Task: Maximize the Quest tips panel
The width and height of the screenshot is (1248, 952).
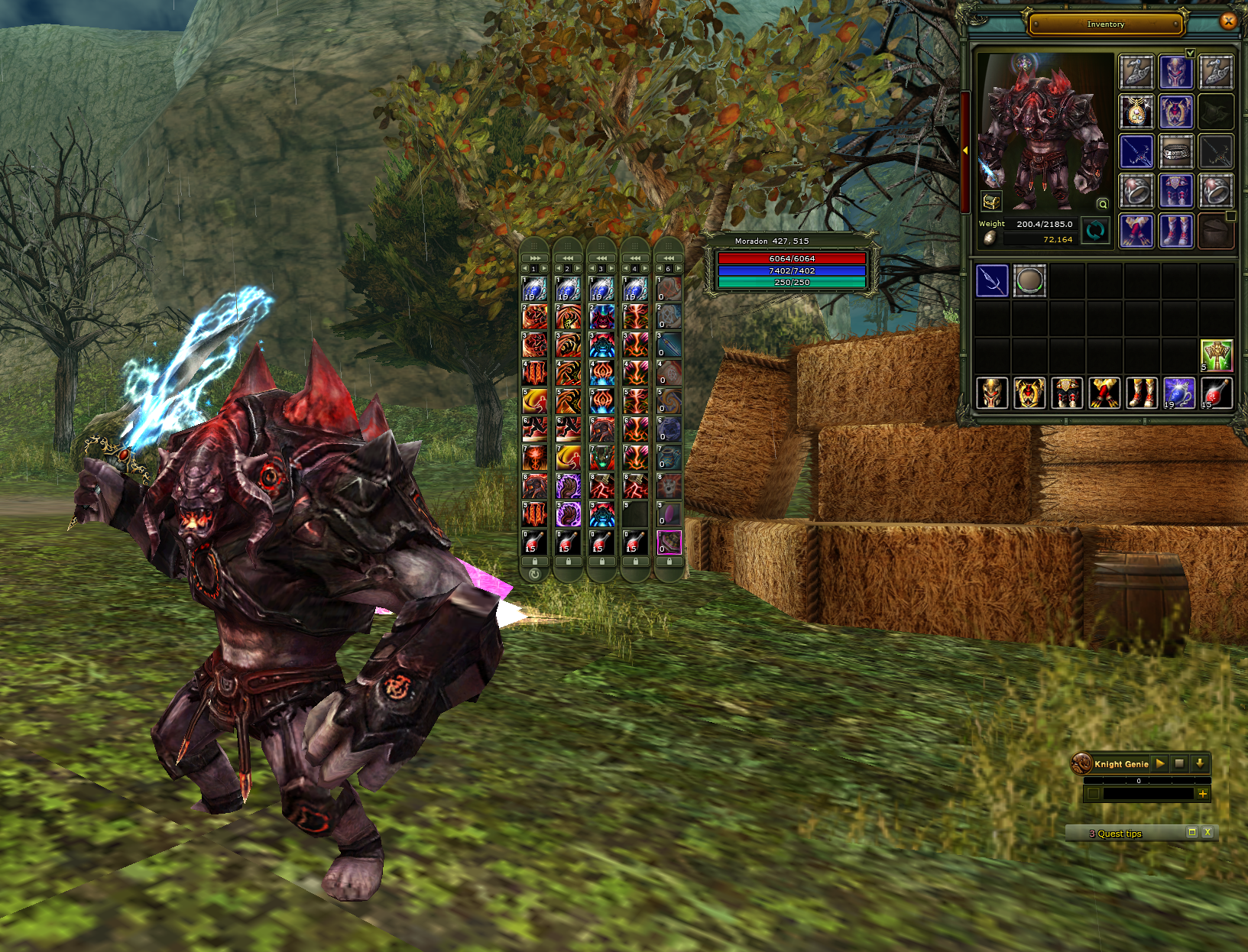Action: pyautogui.click(x=1191, y=833)
